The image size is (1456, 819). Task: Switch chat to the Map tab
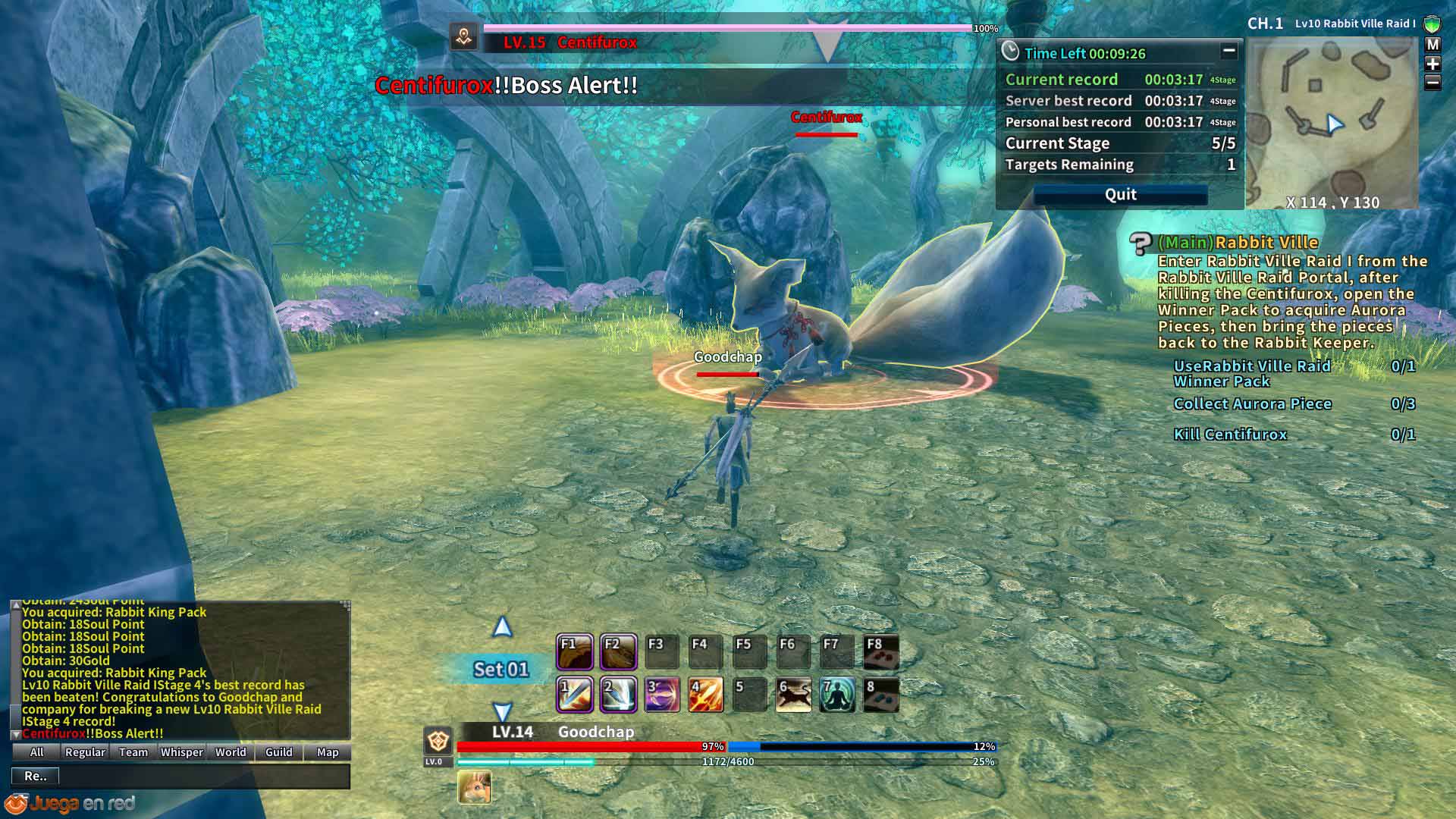(328, 752)
